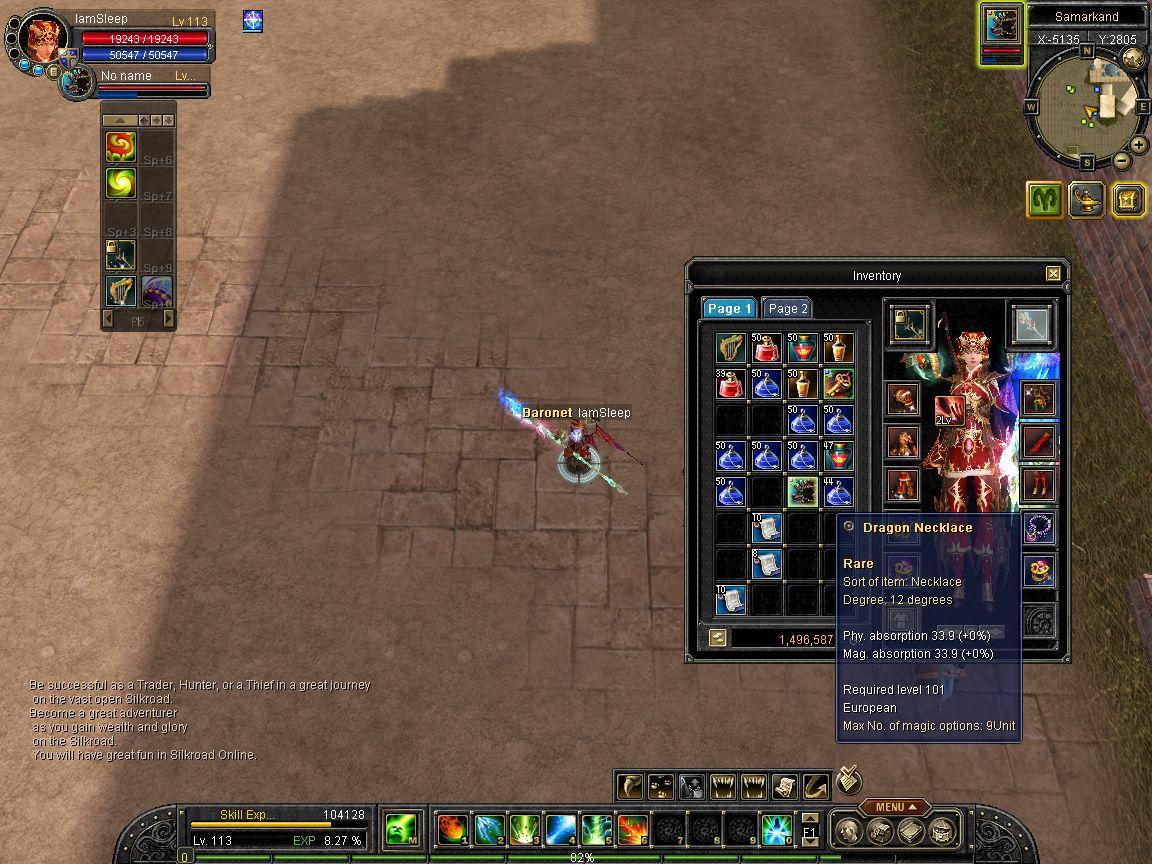The height and width of the screenshot is (864, 1152).
Task: Switch to inventory Page 2
Action: [x=787, y=308]
